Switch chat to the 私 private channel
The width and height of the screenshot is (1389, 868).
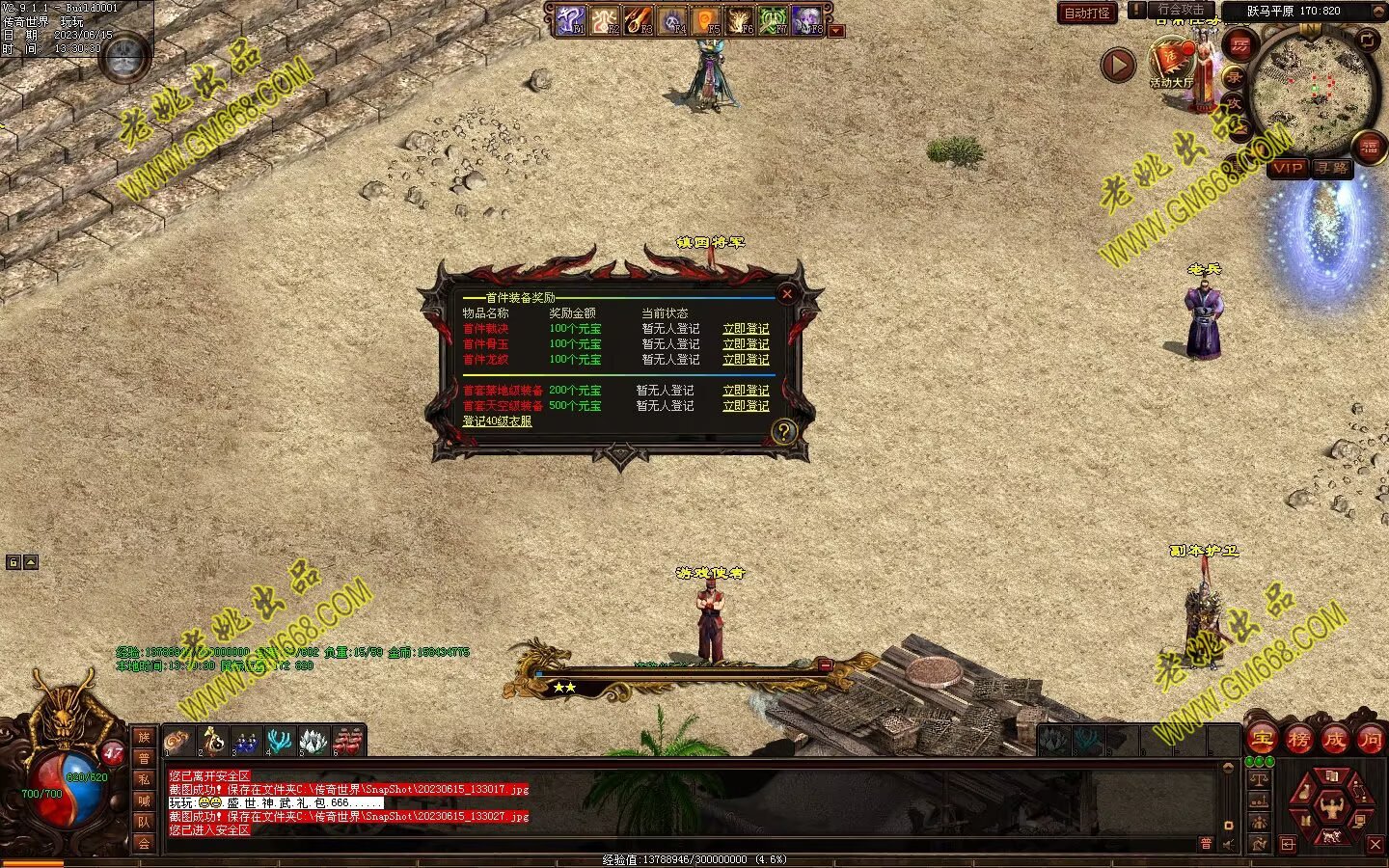point(144,779)
